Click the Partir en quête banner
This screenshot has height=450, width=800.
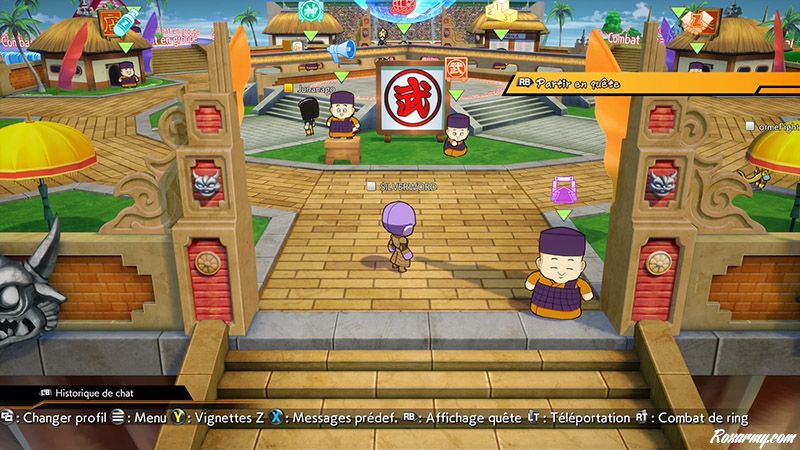click(x=578, y=85)
